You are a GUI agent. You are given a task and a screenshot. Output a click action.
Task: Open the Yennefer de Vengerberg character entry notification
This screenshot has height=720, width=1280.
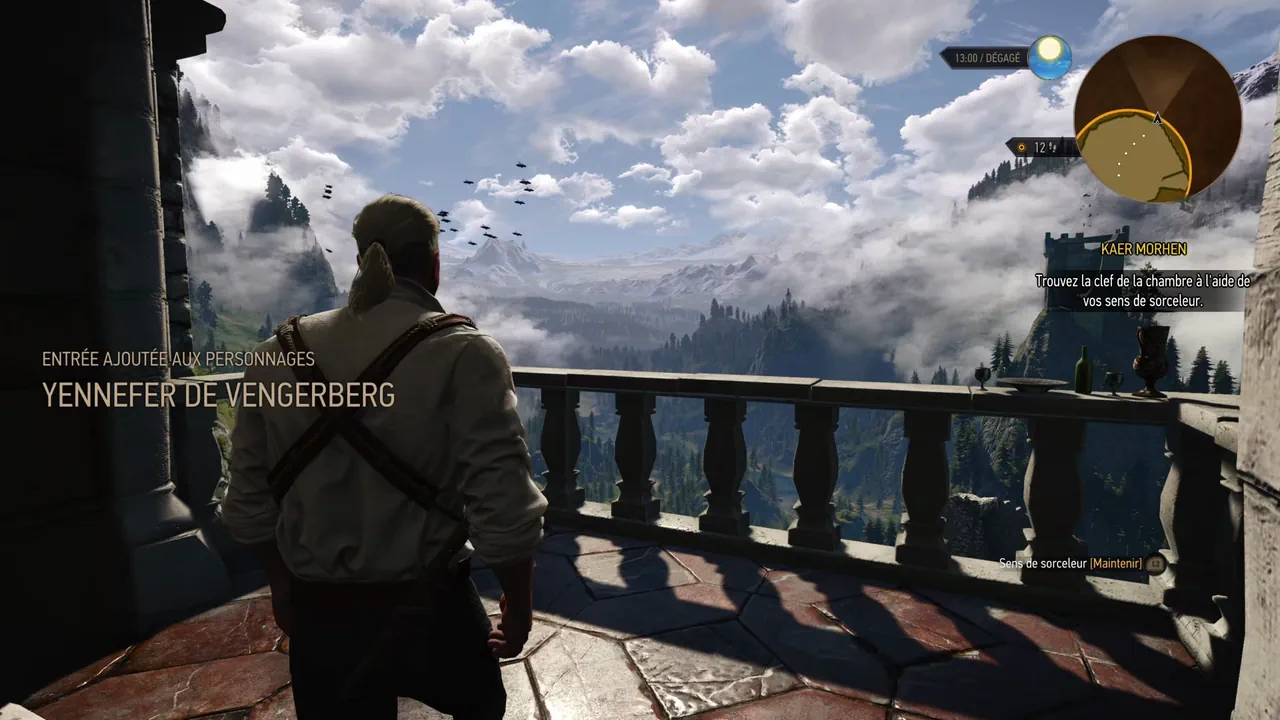[218, 395]
